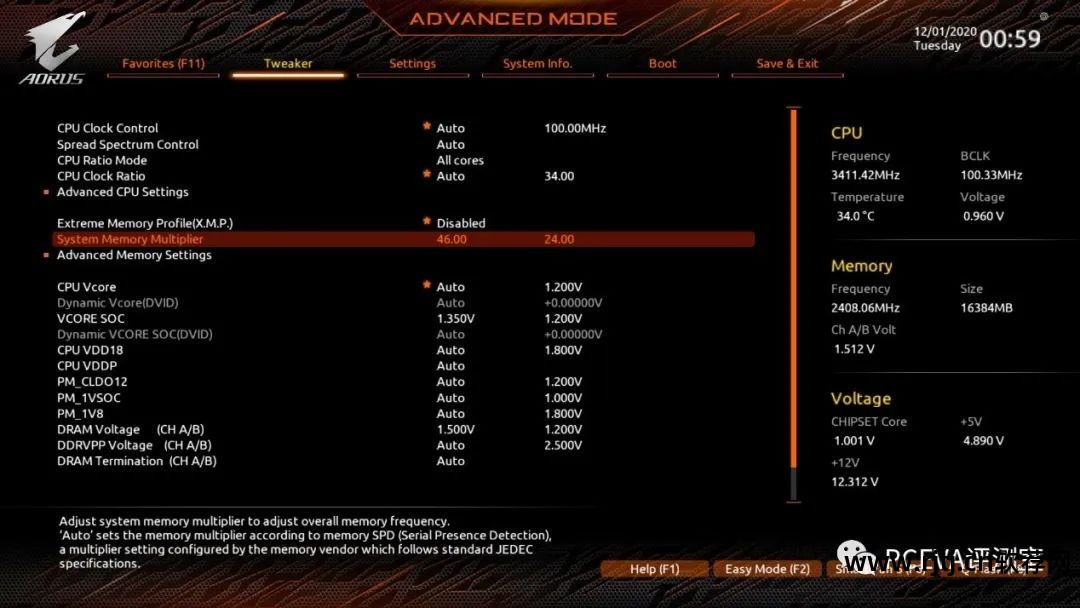1080x608 pixels.
Task: Open the Save & Exit tab
Action: click(x=787, y=64)
